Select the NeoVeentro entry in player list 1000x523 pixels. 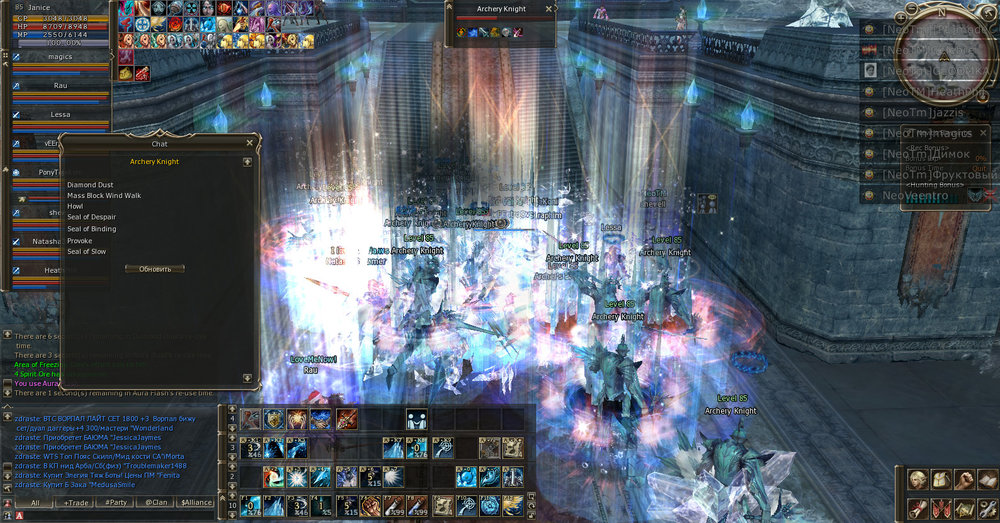point(920,196)
